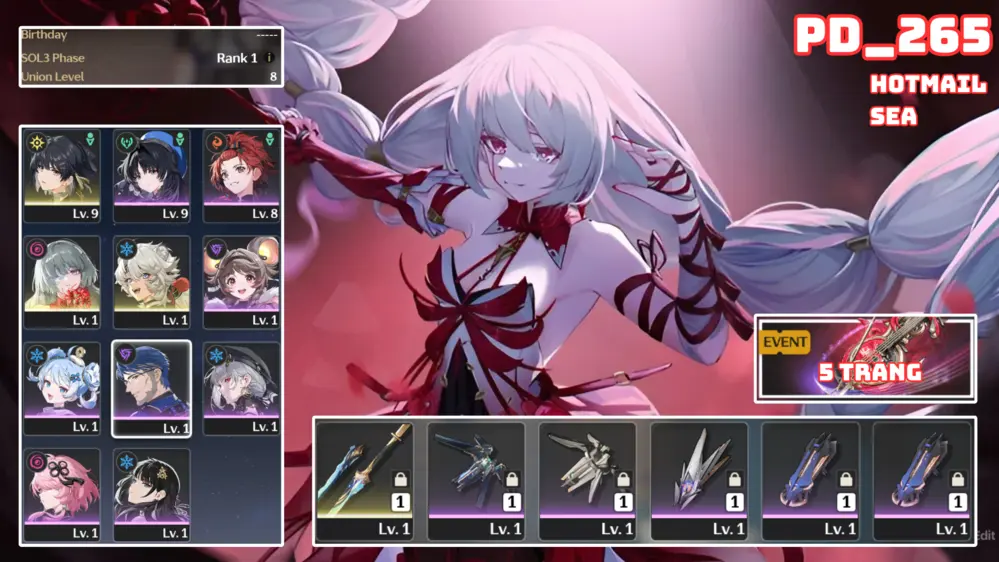
Task: Open the EVENT banner labeled 5 TRANG
Action: [x=865, y=358]
